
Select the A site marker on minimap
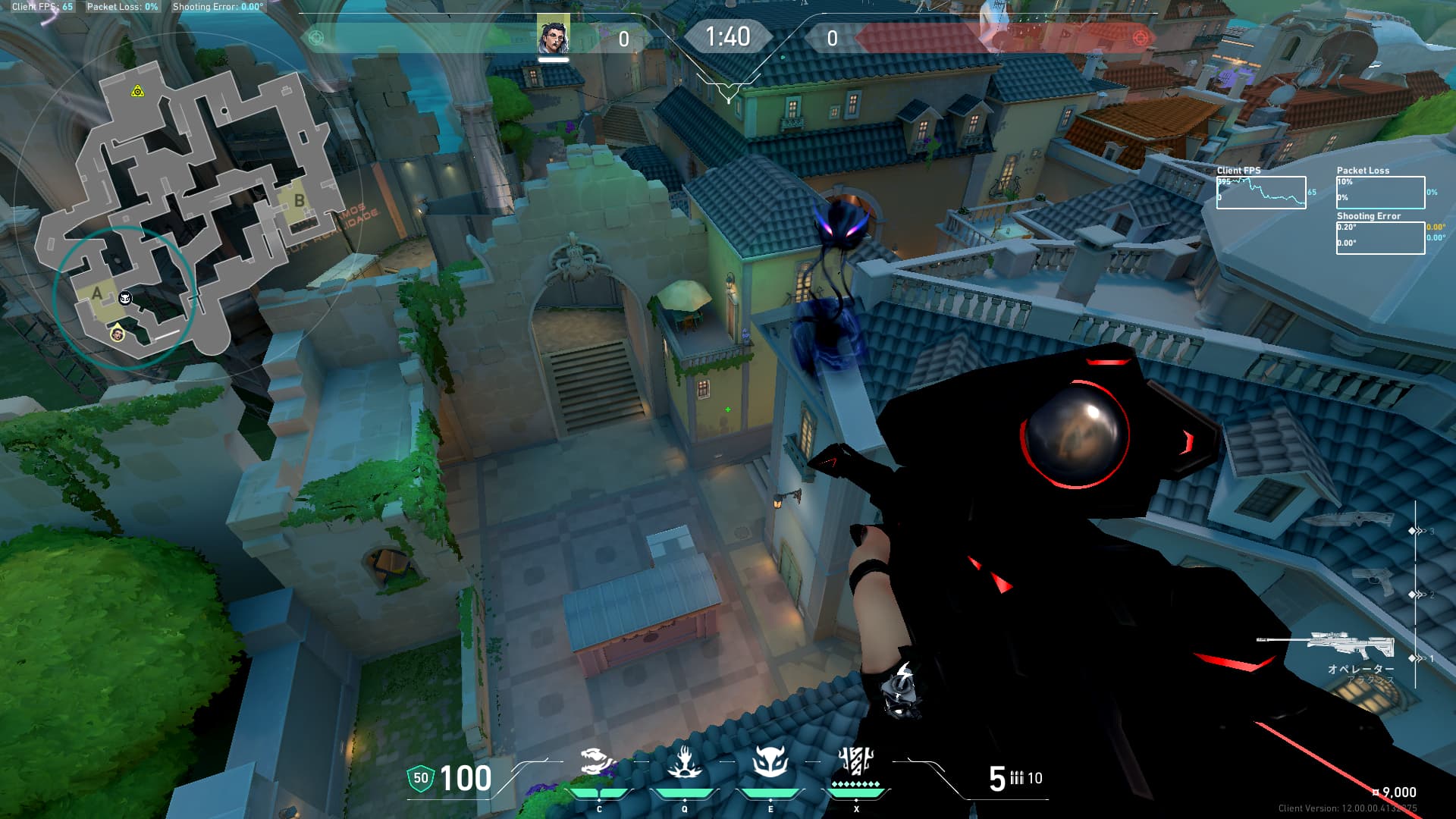point(96,294)
